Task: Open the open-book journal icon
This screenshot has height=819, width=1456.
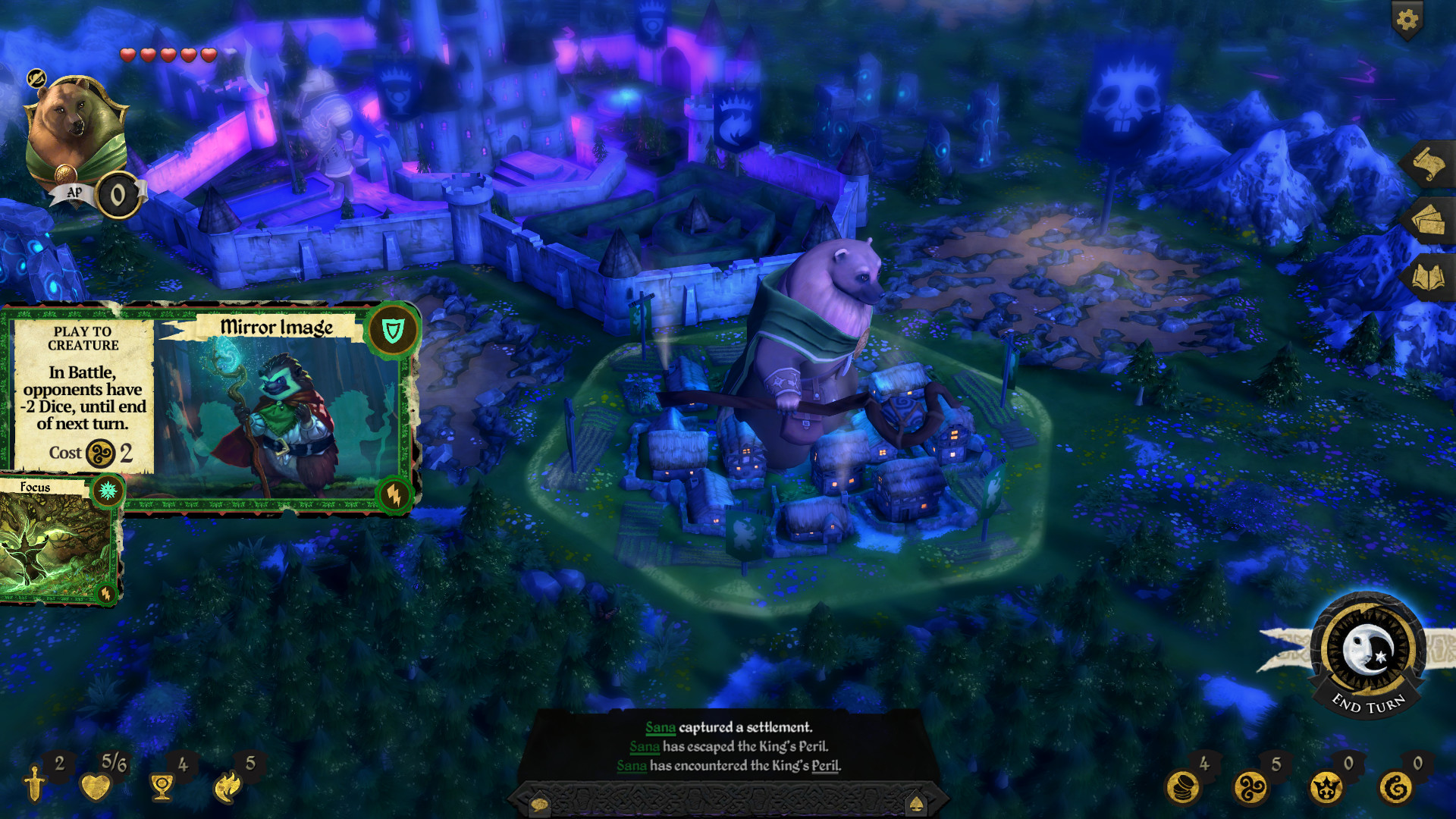Action: coord(1427,278)
